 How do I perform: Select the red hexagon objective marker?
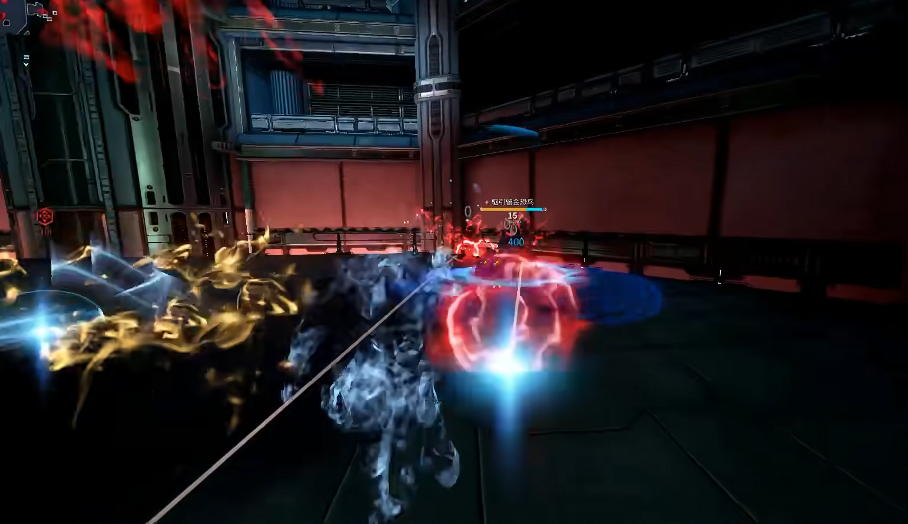[x=45, y=216]
